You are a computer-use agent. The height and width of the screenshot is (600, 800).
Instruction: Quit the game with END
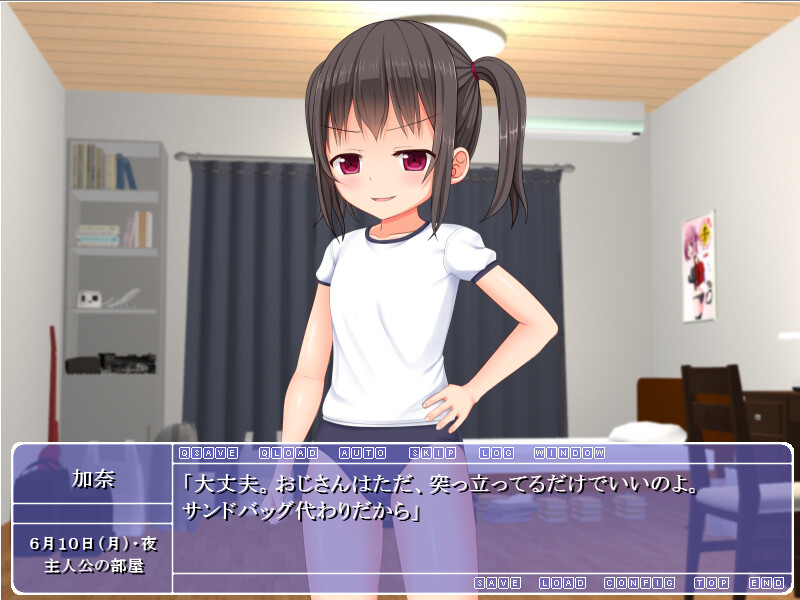click(x=766, y=583)
